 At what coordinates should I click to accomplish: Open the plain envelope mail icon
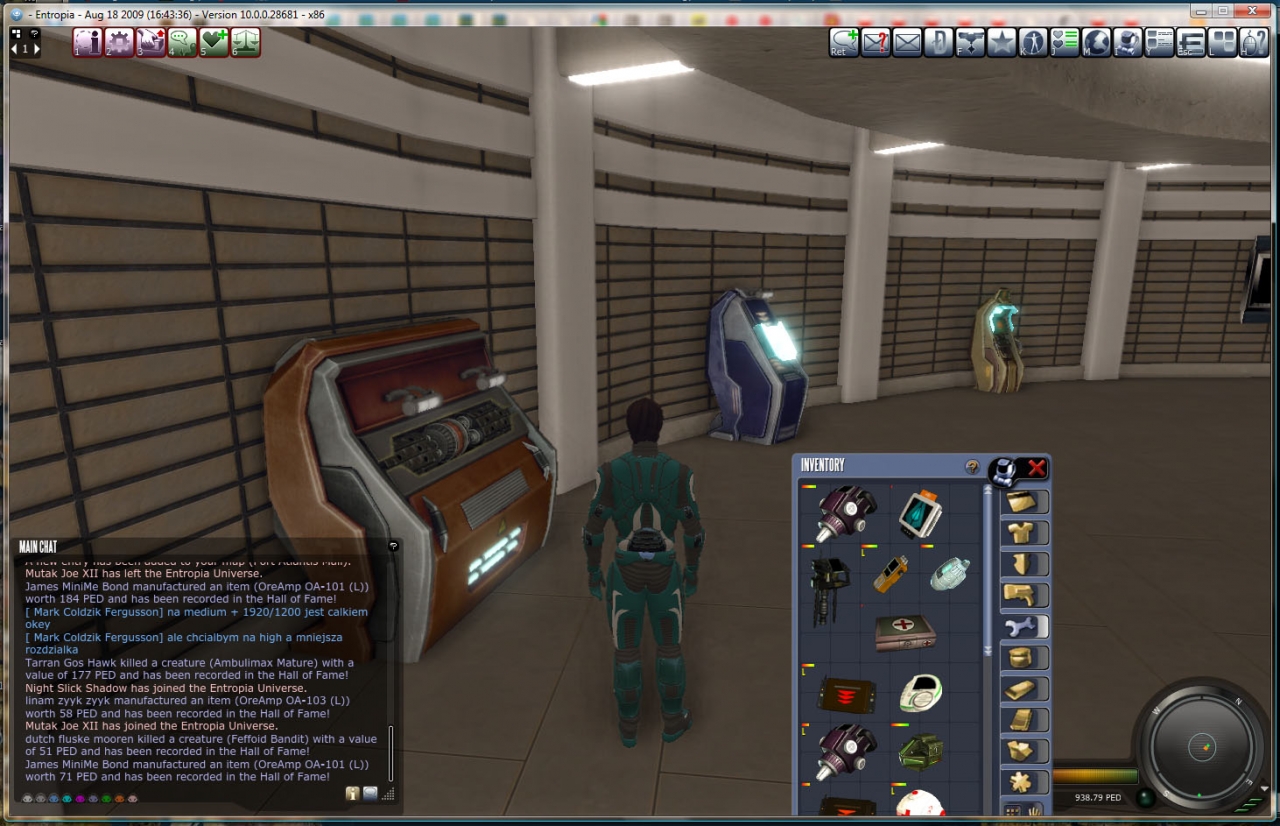pos(907,43)
